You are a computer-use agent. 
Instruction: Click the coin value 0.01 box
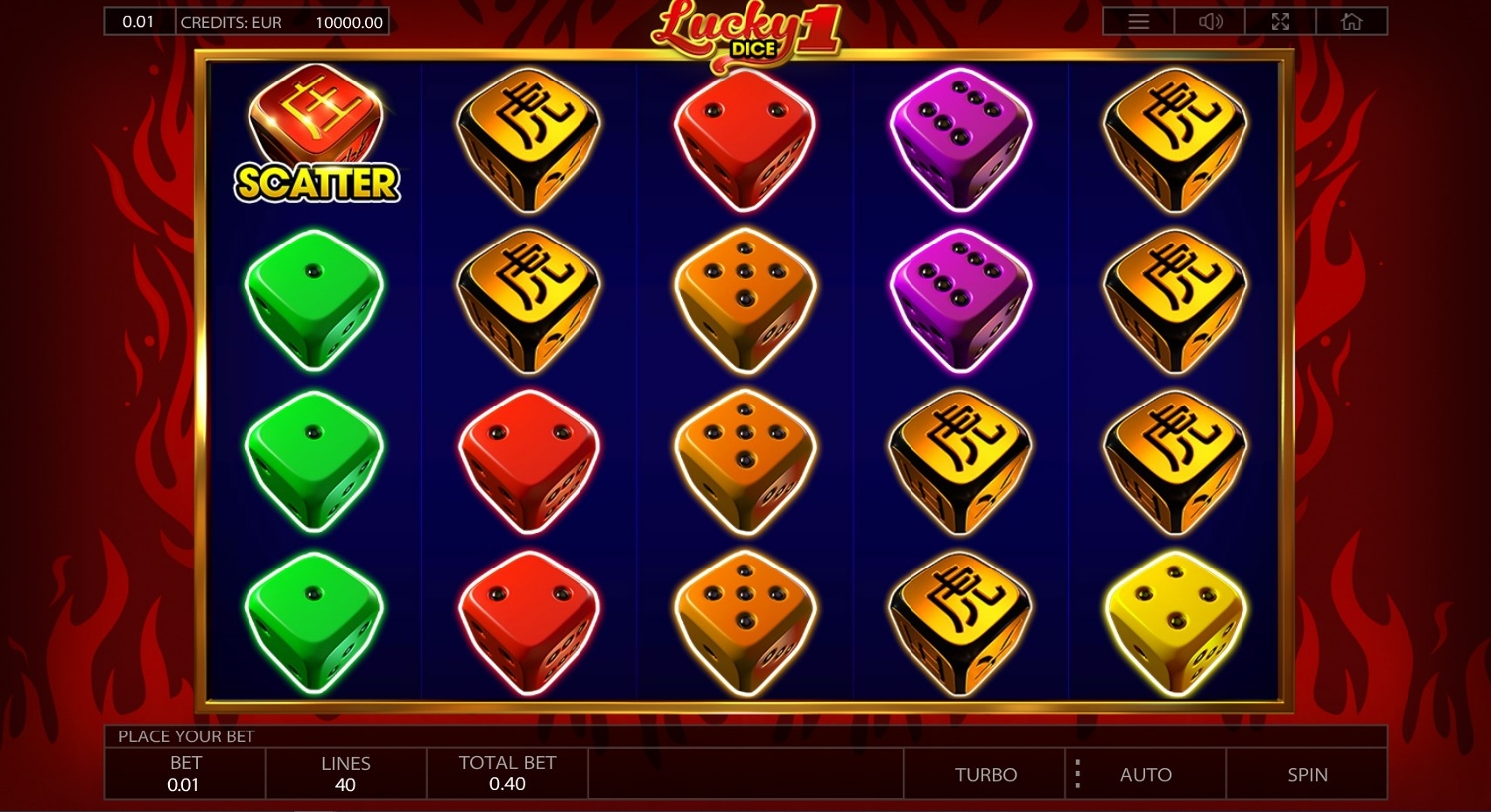point(139,22)
